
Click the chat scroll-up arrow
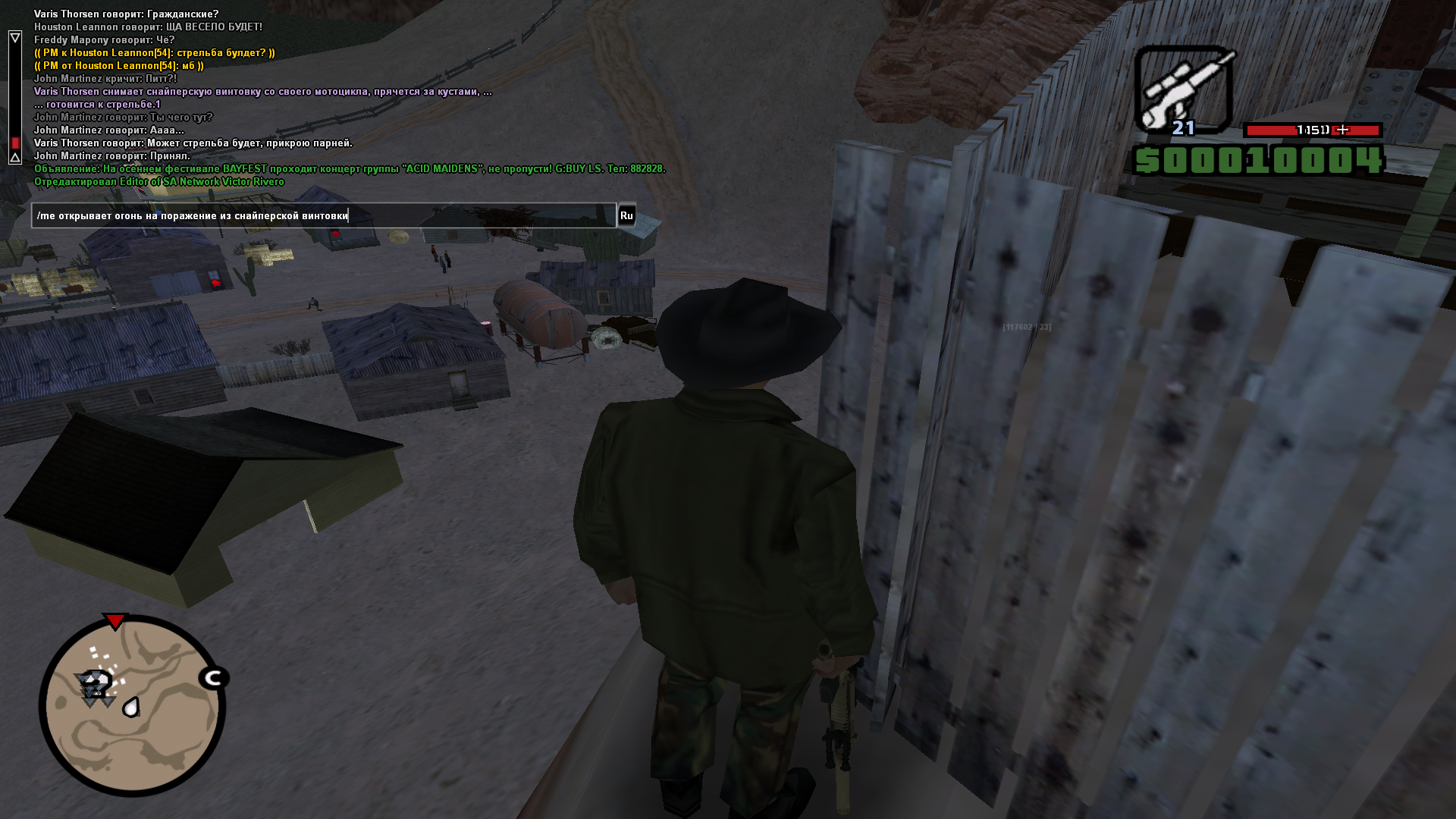[x=15, y=37]
